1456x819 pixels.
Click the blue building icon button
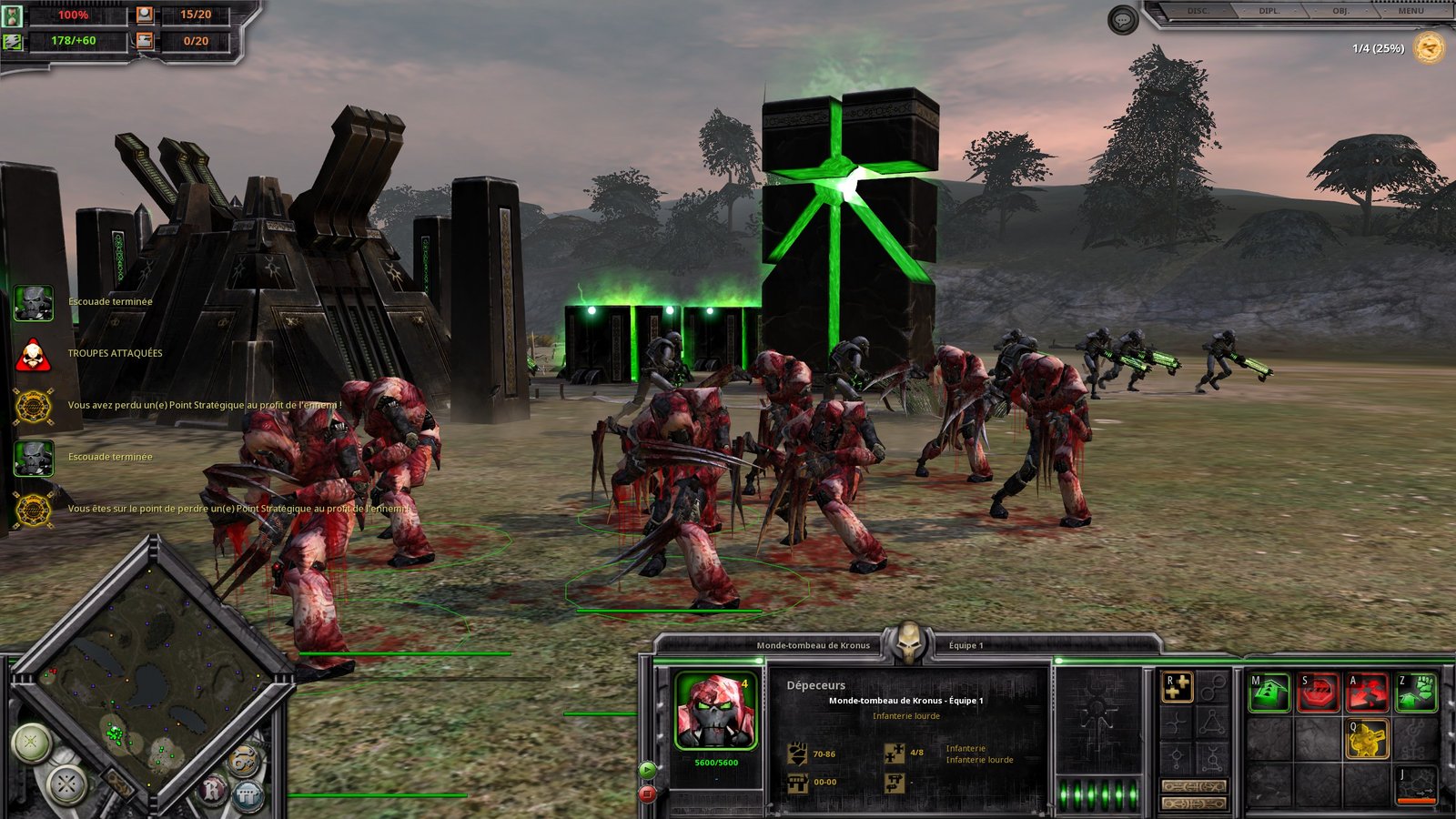click(248, 797)
